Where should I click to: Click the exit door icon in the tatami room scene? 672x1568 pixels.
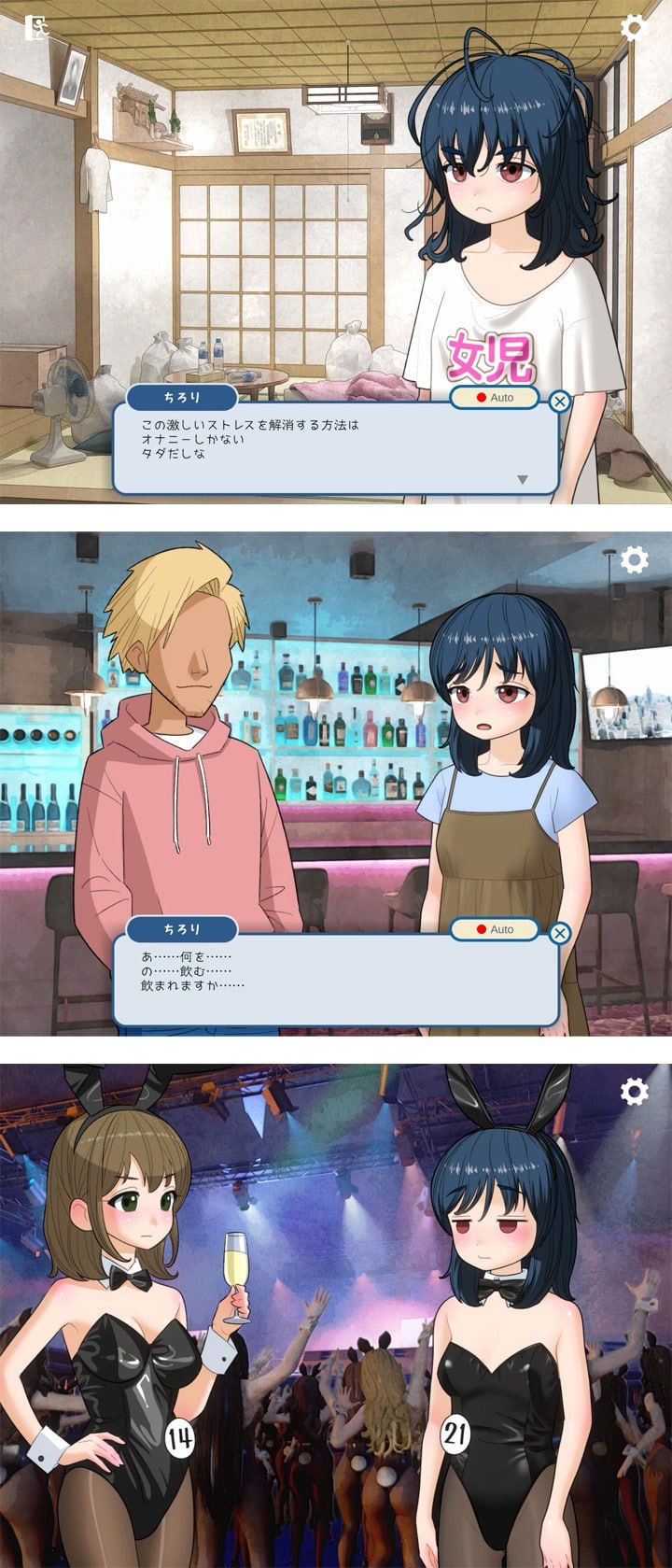coord(35,27)
